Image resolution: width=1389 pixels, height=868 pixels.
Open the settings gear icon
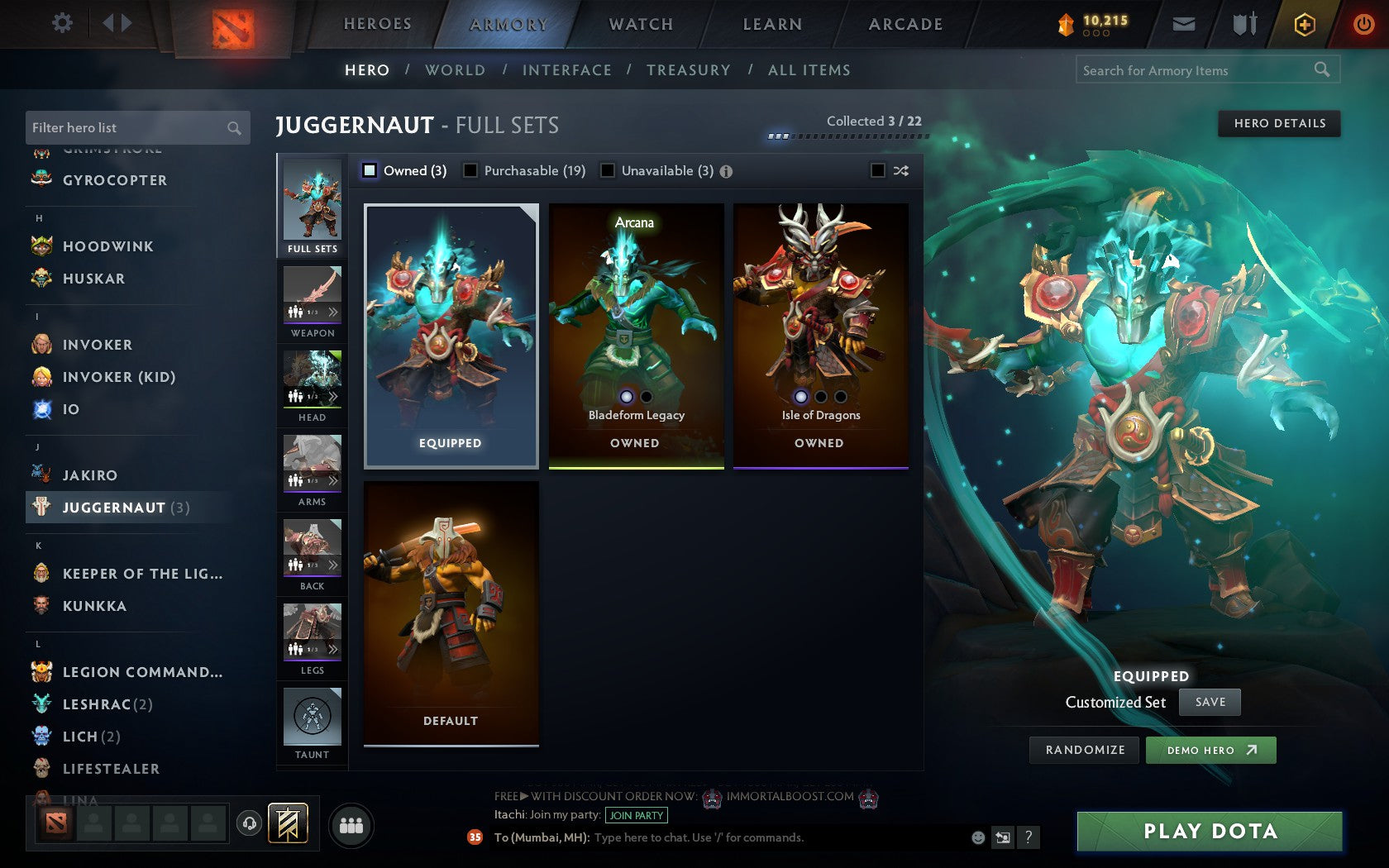pos(60,23)
